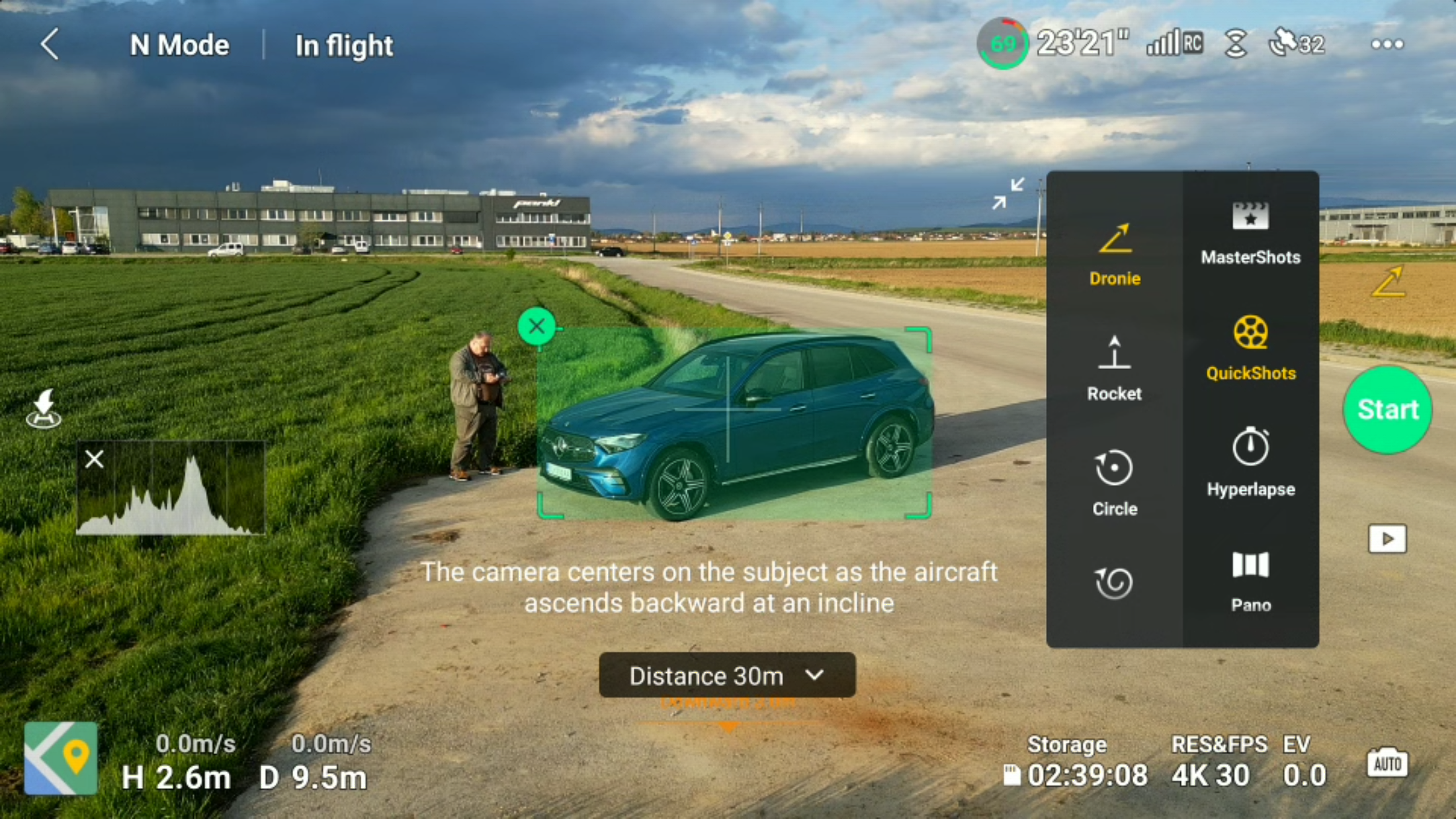Close the histogram overlay

click(x=95, y=459)
